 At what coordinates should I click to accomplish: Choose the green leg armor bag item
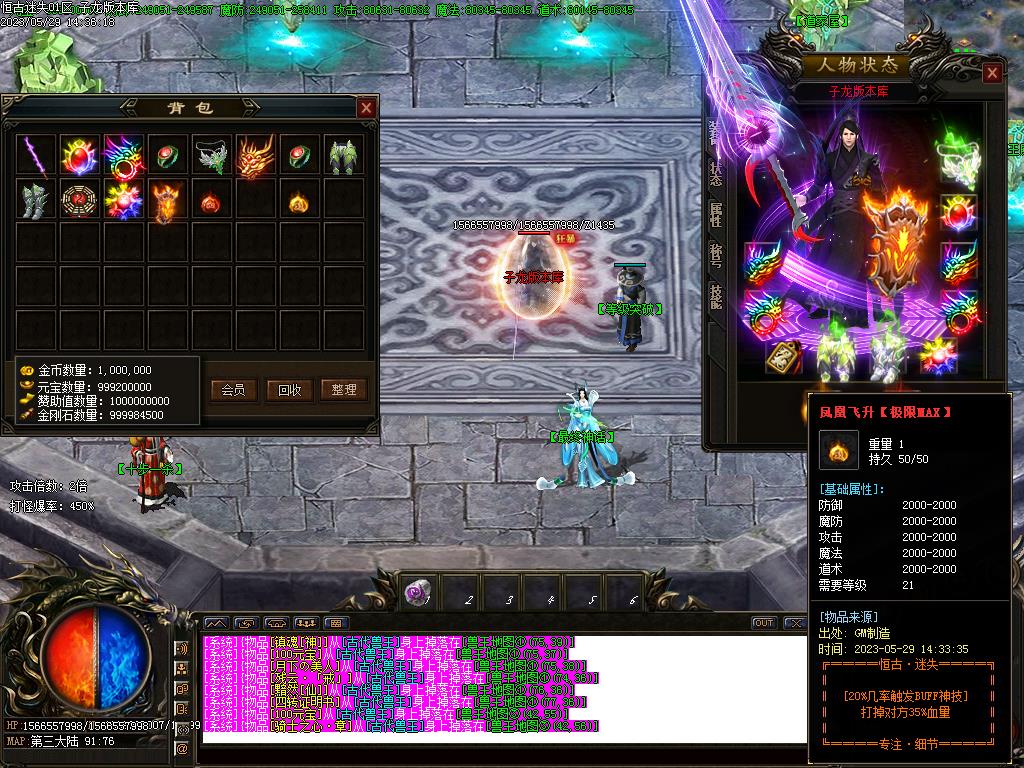344,156
